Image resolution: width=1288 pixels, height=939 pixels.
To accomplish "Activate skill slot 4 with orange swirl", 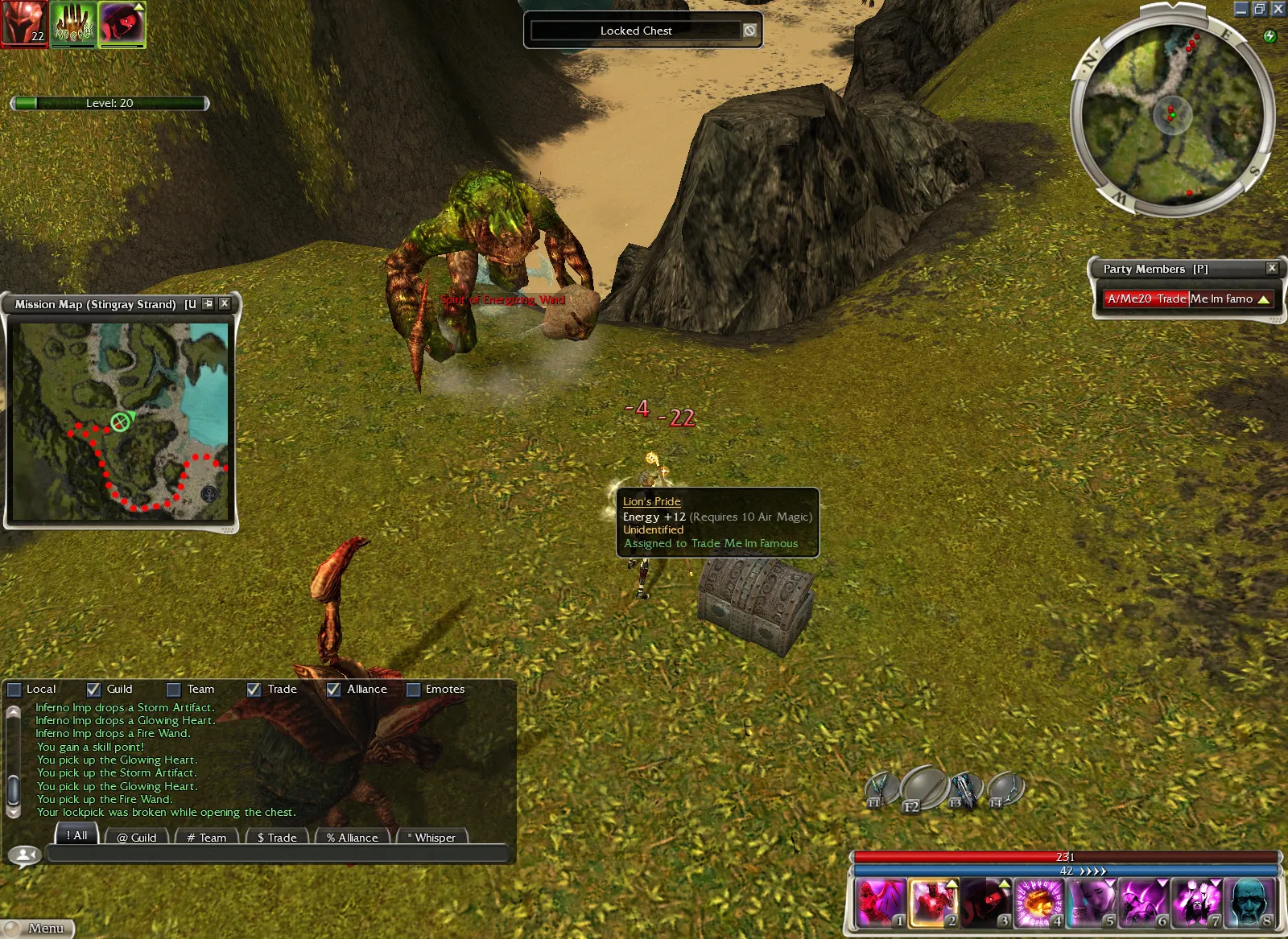I will 1038,901.
